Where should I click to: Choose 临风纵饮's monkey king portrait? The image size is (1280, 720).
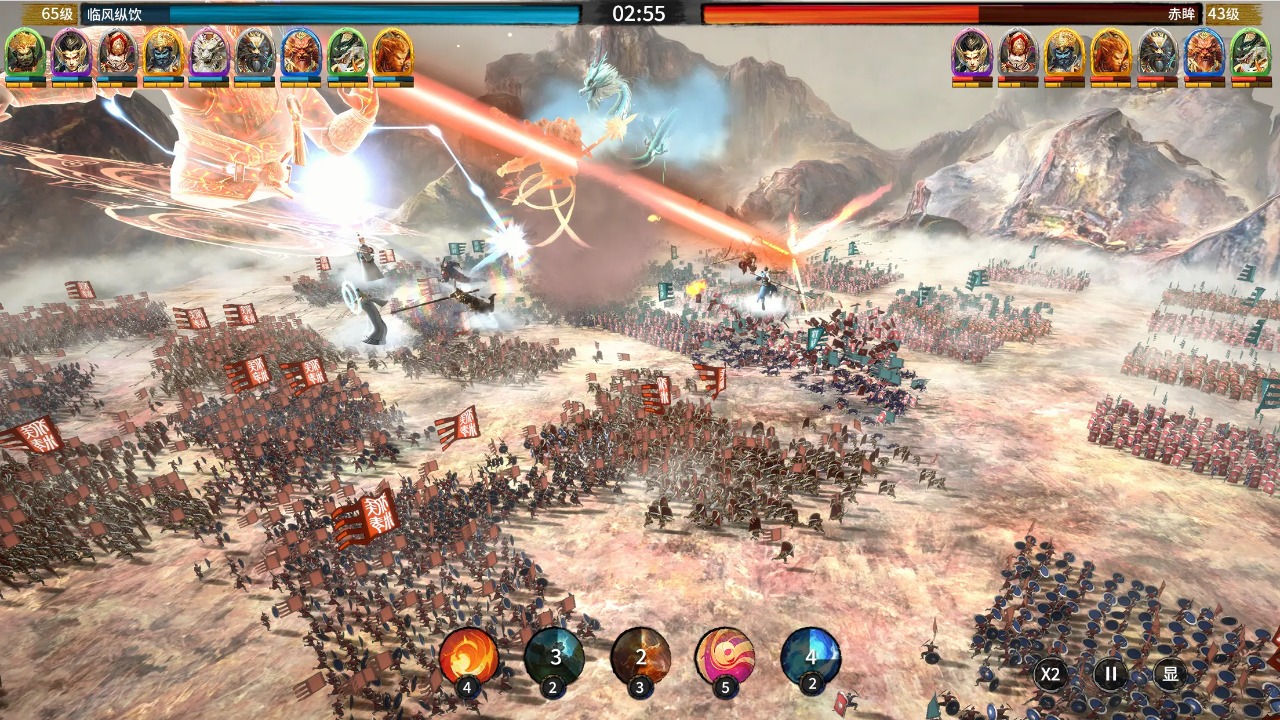point(392,52)
